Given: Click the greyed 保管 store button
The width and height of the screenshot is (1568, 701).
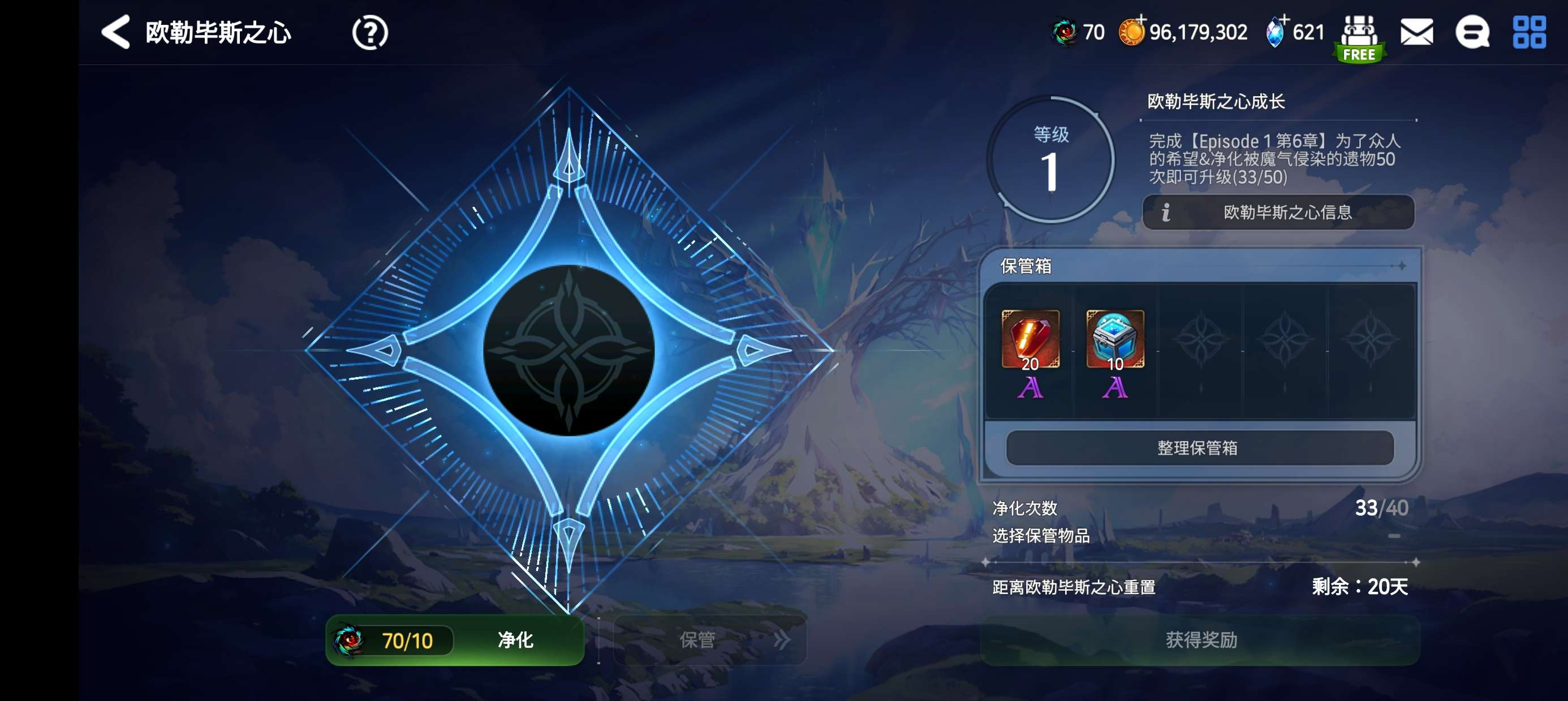Looking at the screenshot, I should pos(710,639).
